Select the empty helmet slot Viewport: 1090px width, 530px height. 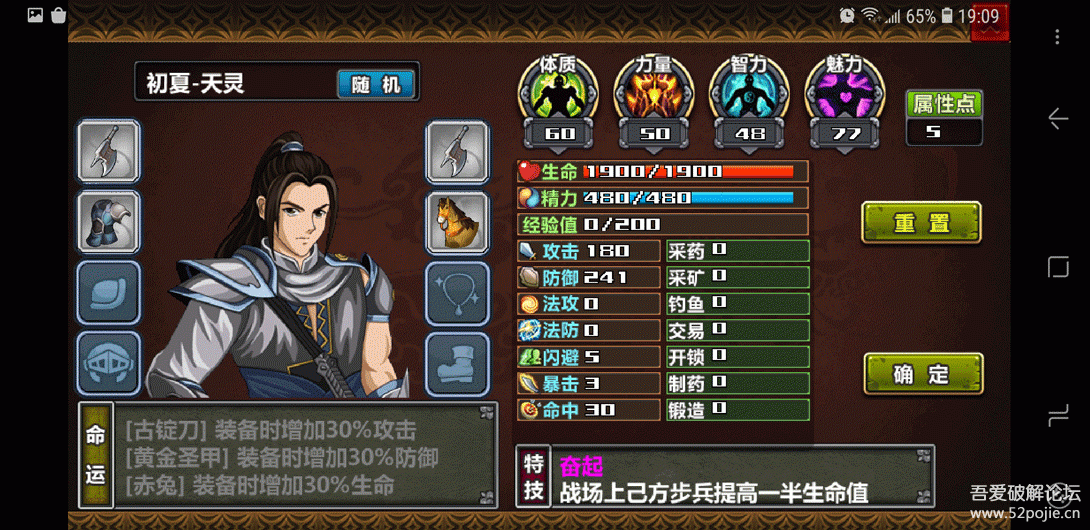pyautogui.click(x=109, y=362)
